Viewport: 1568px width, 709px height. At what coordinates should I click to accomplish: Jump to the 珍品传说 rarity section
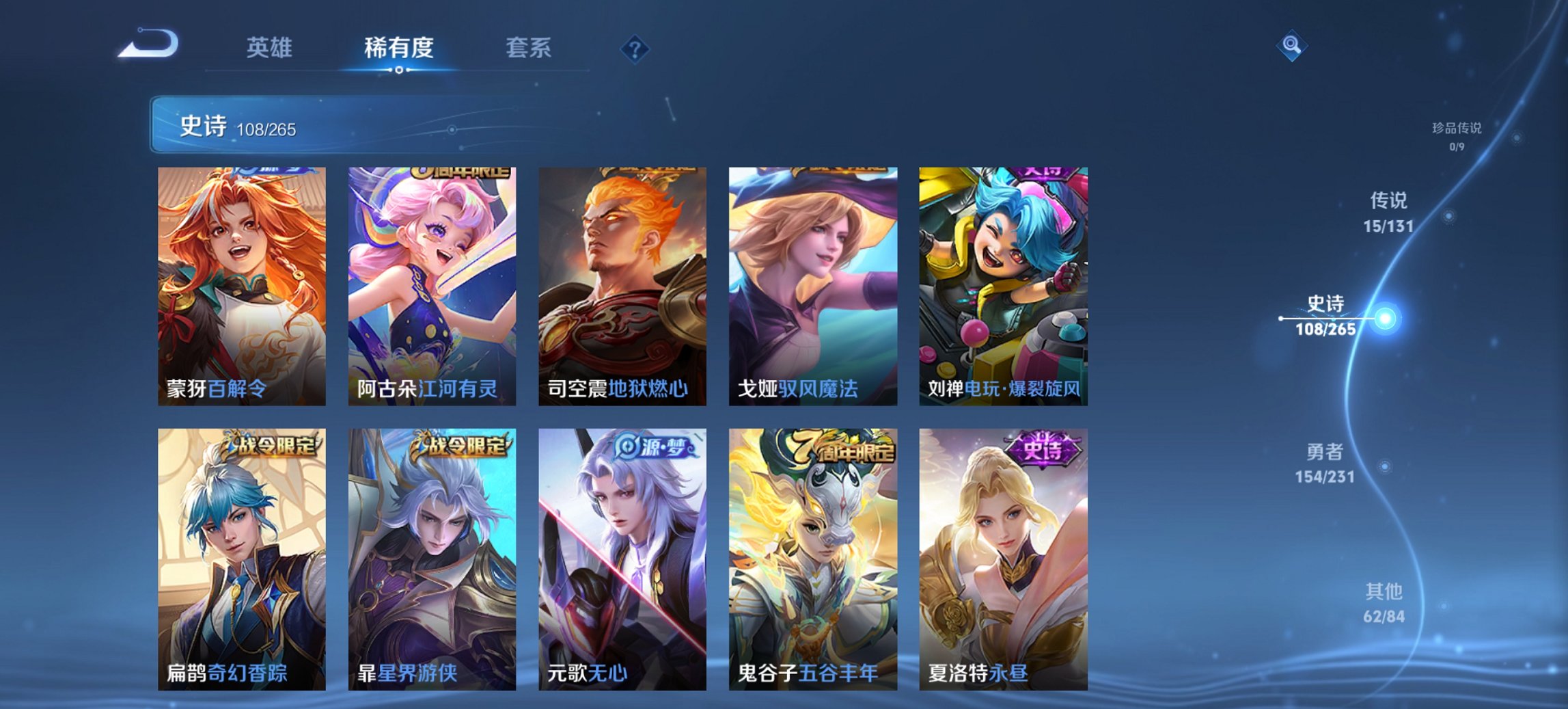(x=1455, y=133)
